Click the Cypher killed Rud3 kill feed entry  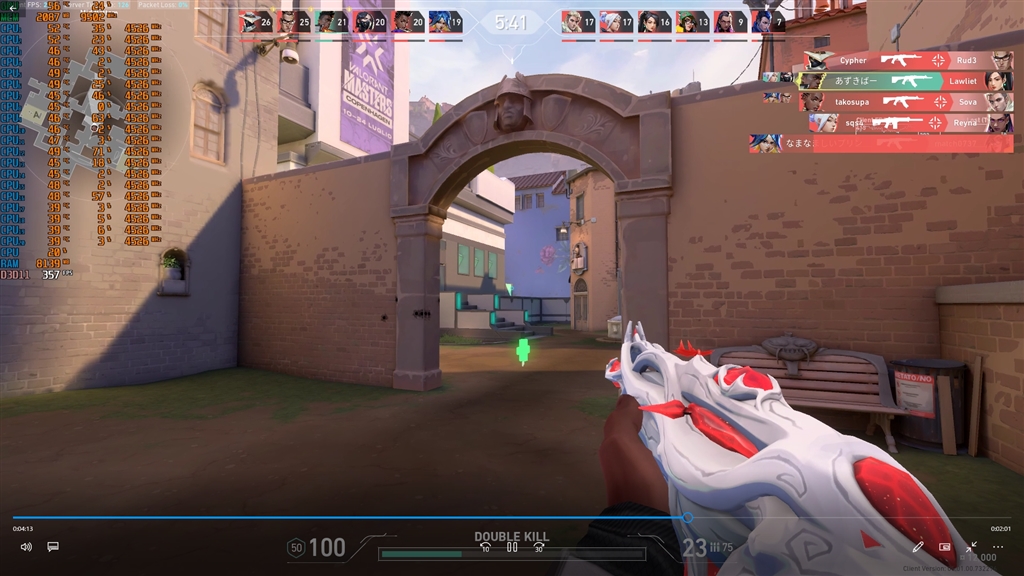(908, 60)
